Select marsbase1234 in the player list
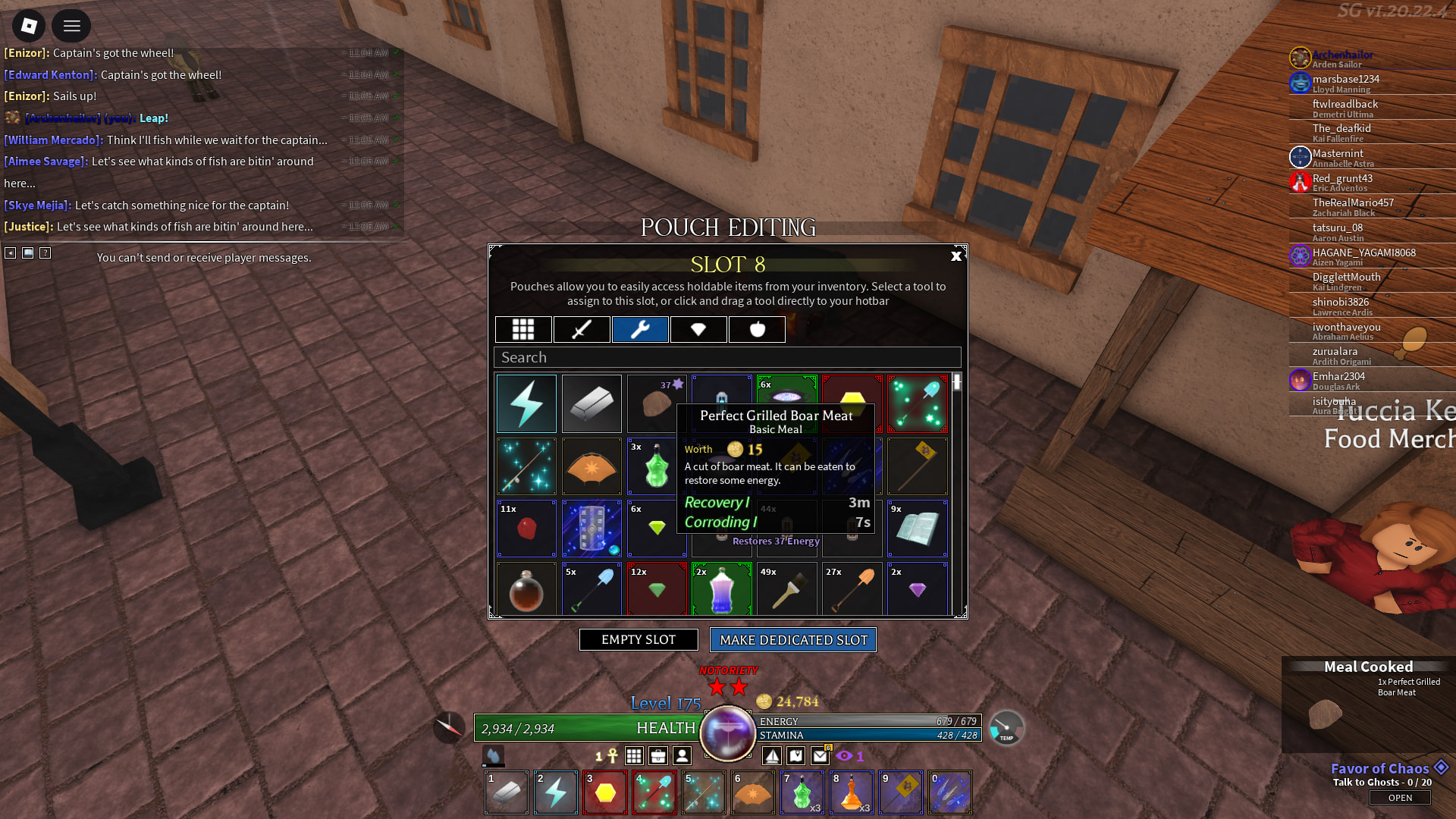This screenshot has width=1456, height=819. tap(1345, 80)
